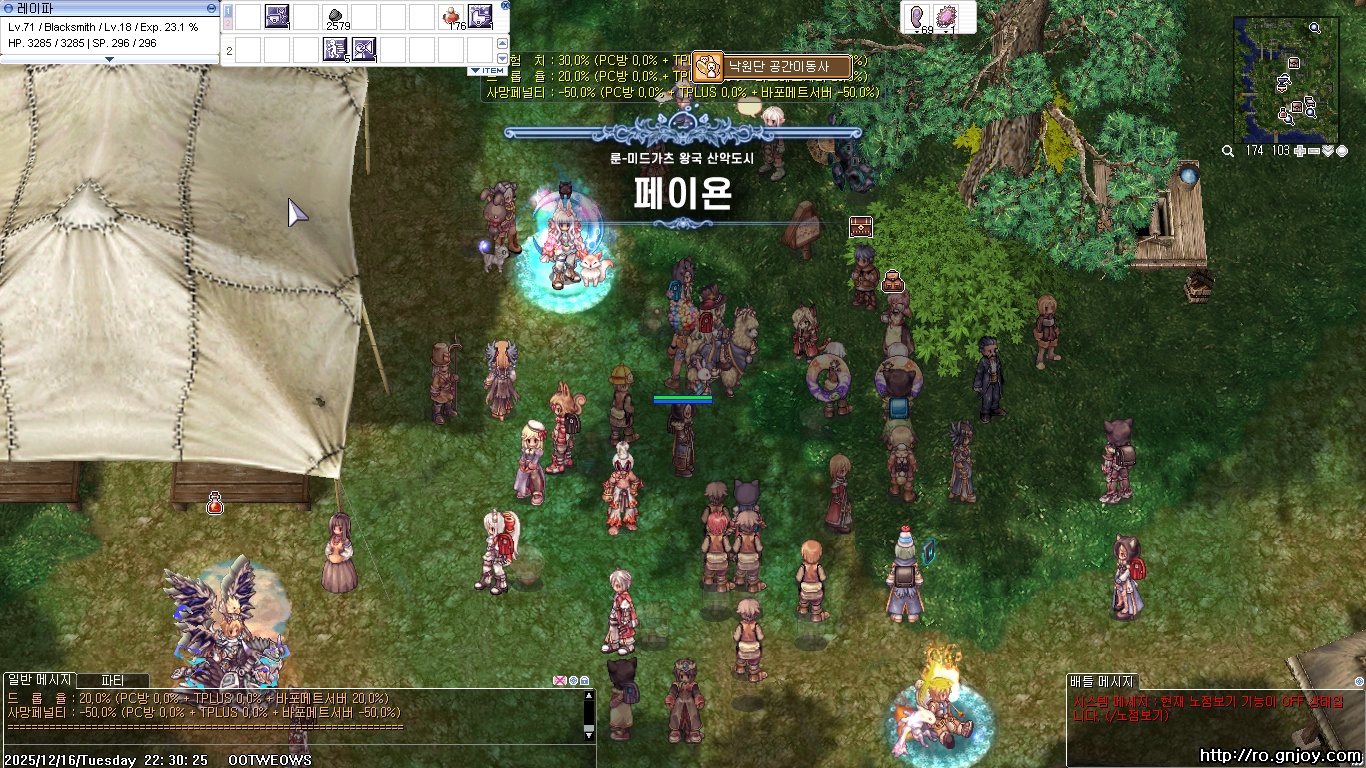Toggle chat blocking with the red X icon
This screenshot has width=1366, height=768.
[559, 681]
